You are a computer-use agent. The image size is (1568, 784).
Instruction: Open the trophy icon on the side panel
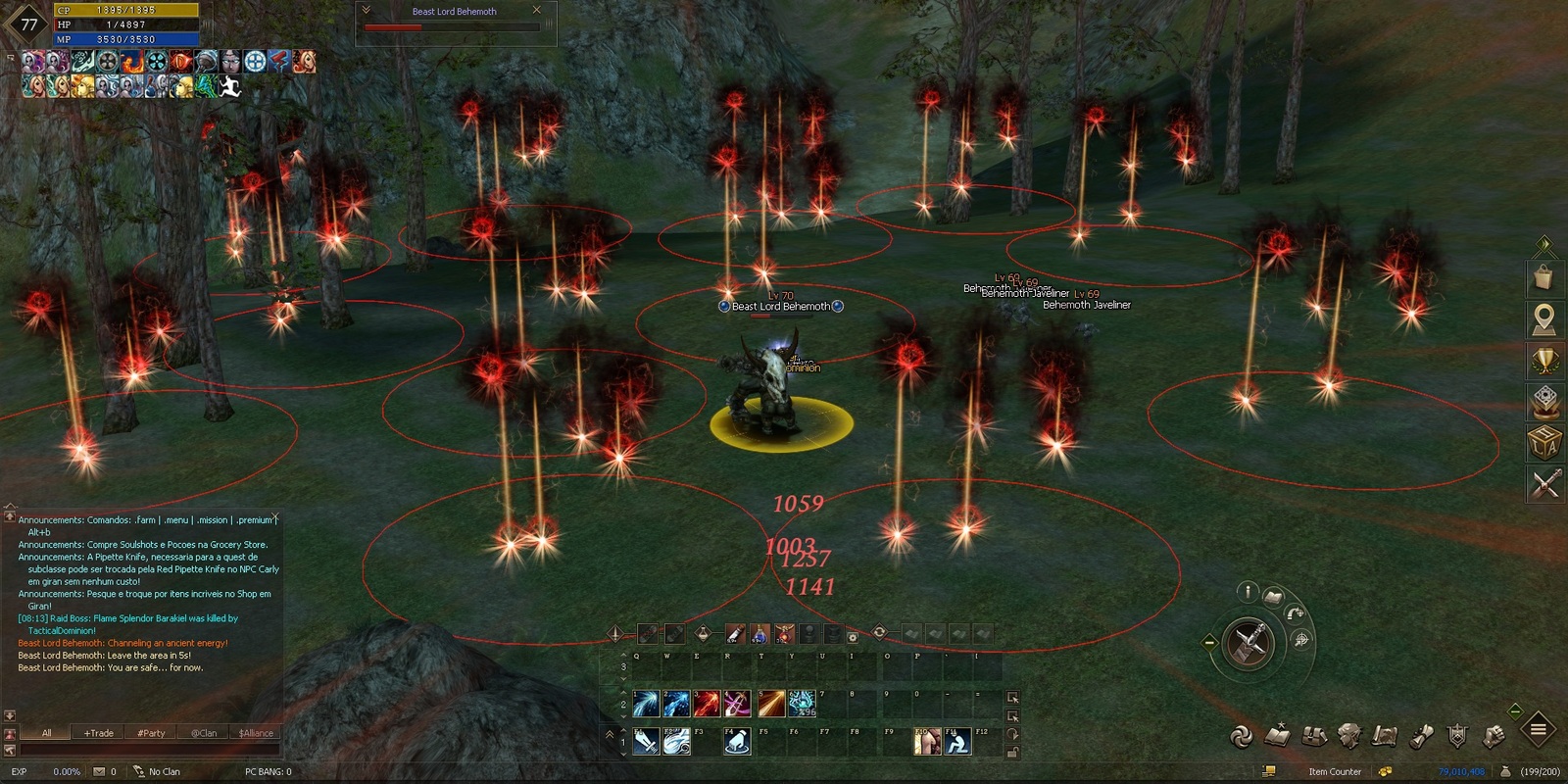click(1544, 362)
